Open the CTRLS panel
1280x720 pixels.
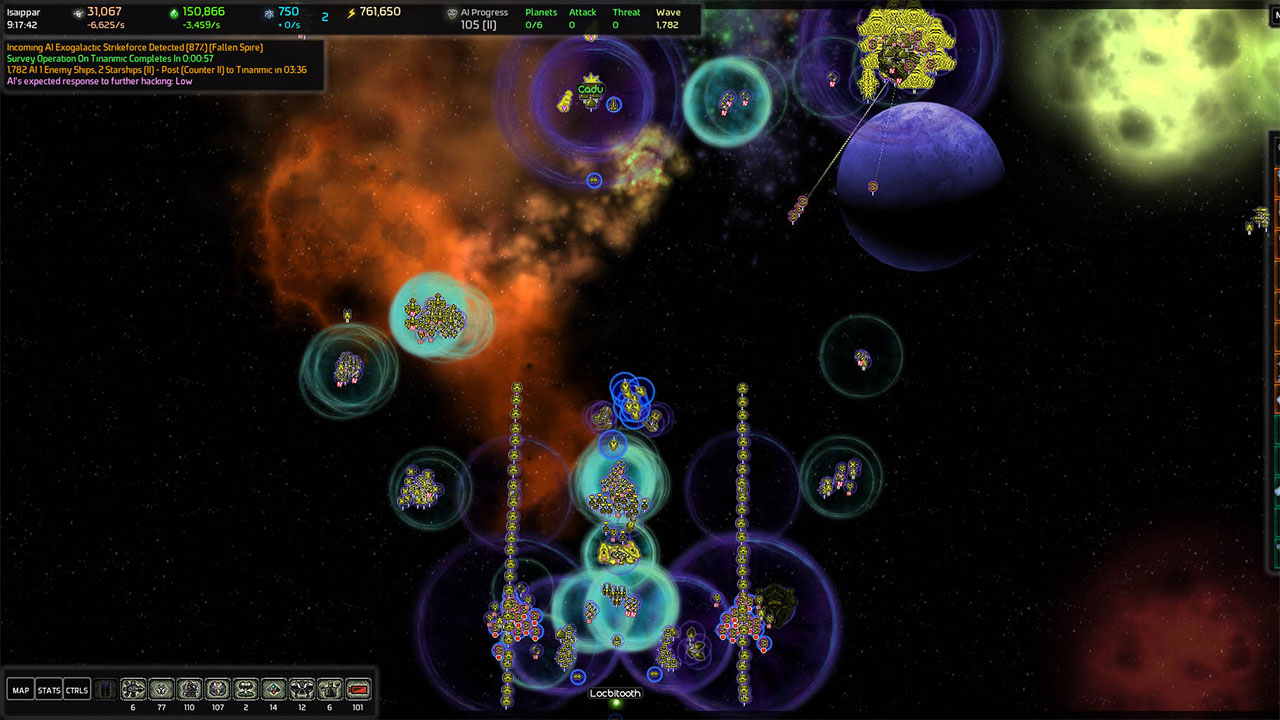click(76, 688)
